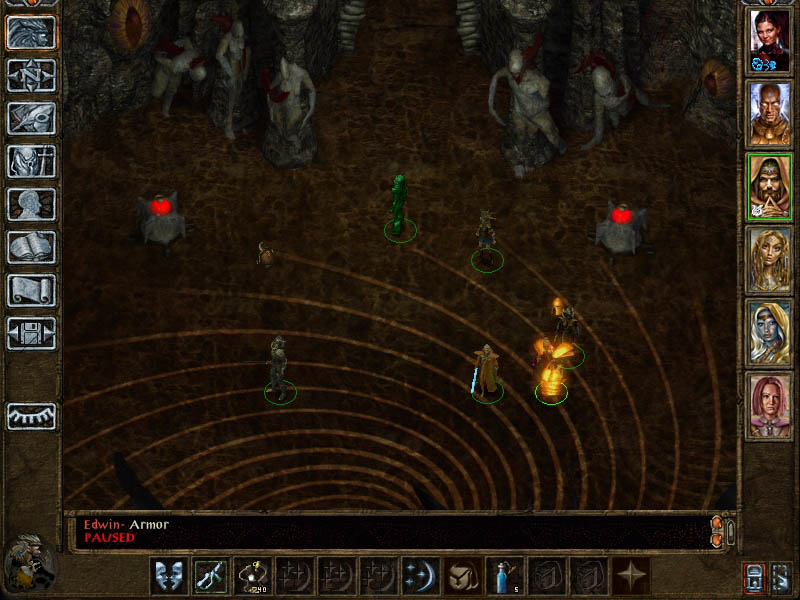Select the pink-haired woman portrait
Viewport: 800px width, 600px height.
770,406
